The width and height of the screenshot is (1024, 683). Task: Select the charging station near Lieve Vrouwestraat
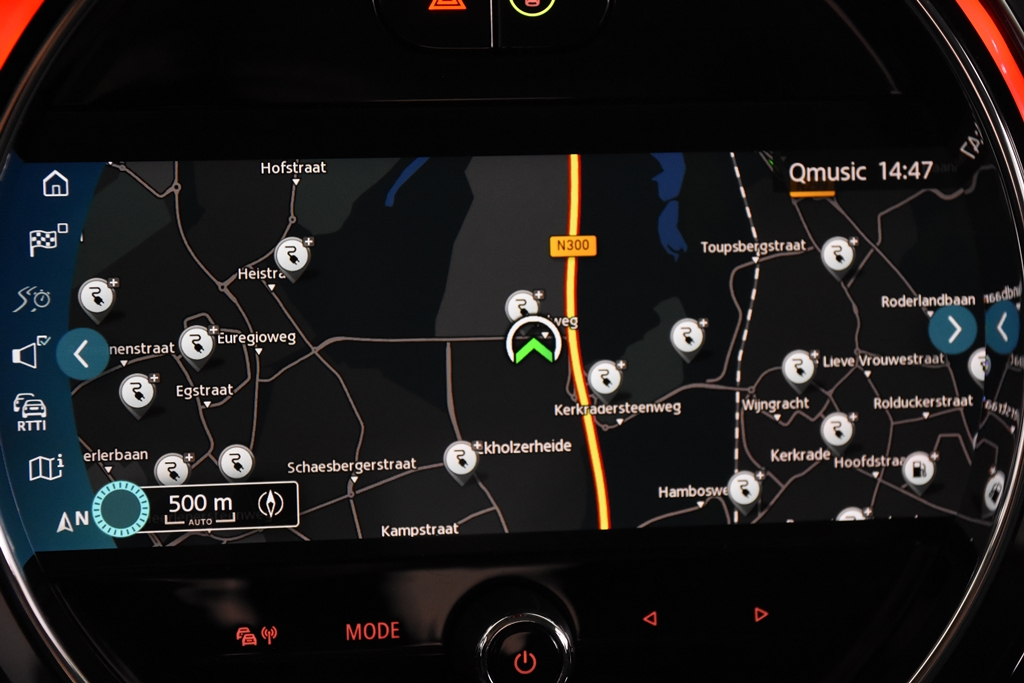coord(797,367)
